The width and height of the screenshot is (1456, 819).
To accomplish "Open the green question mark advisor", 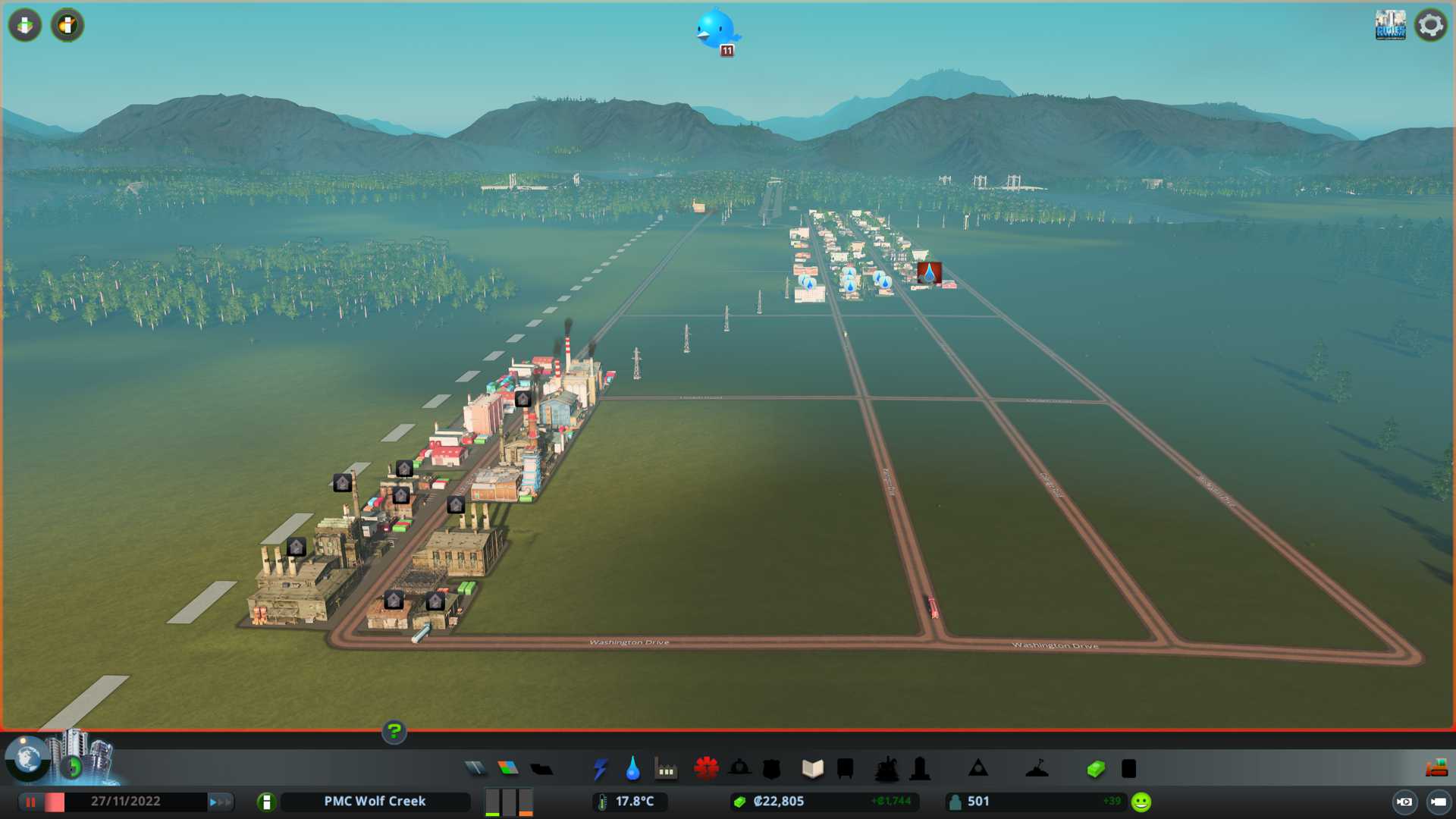I will tap(394, 732).
